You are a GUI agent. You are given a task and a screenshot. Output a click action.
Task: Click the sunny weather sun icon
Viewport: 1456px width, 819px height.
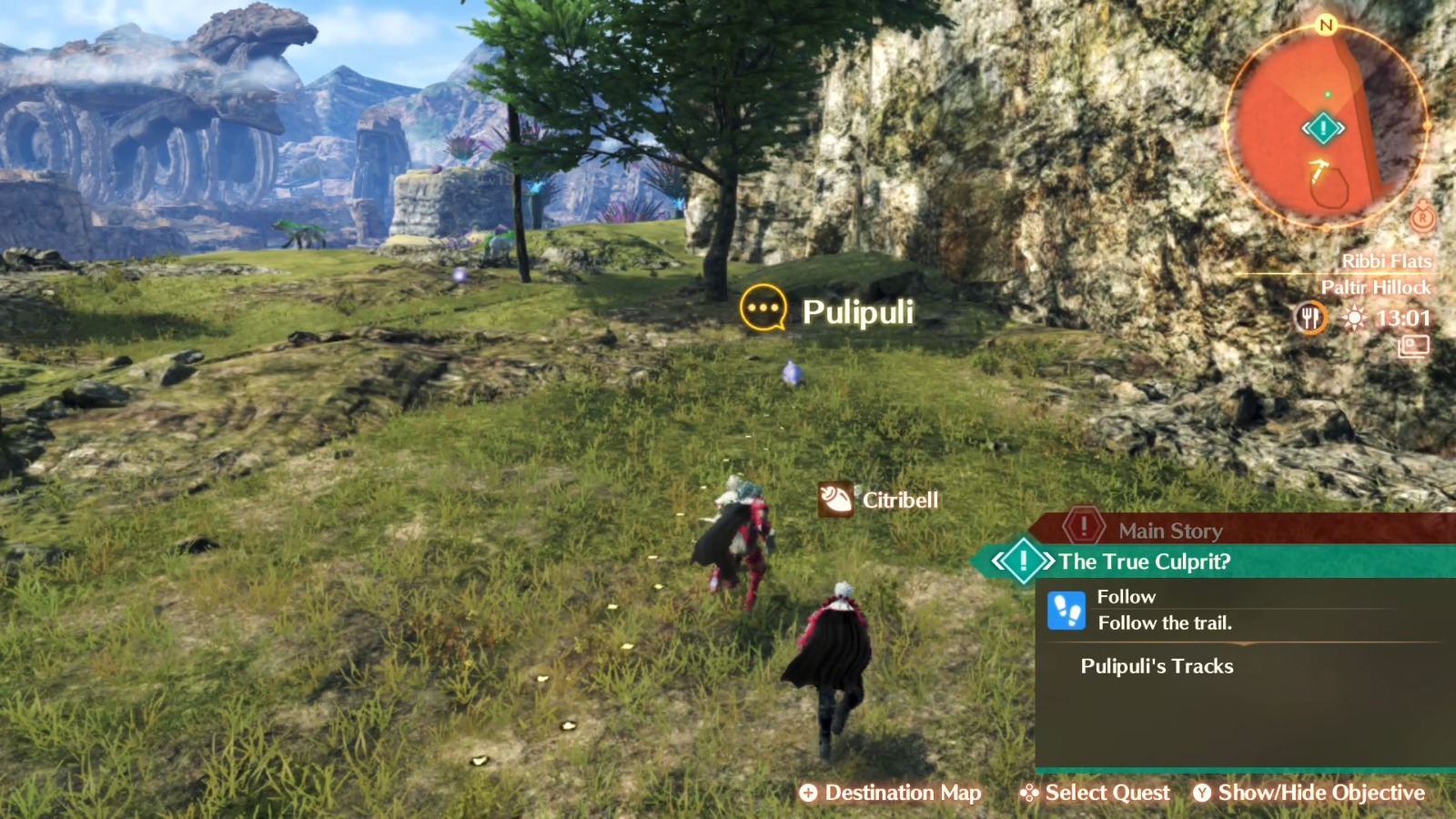(x=1353, y=318)
